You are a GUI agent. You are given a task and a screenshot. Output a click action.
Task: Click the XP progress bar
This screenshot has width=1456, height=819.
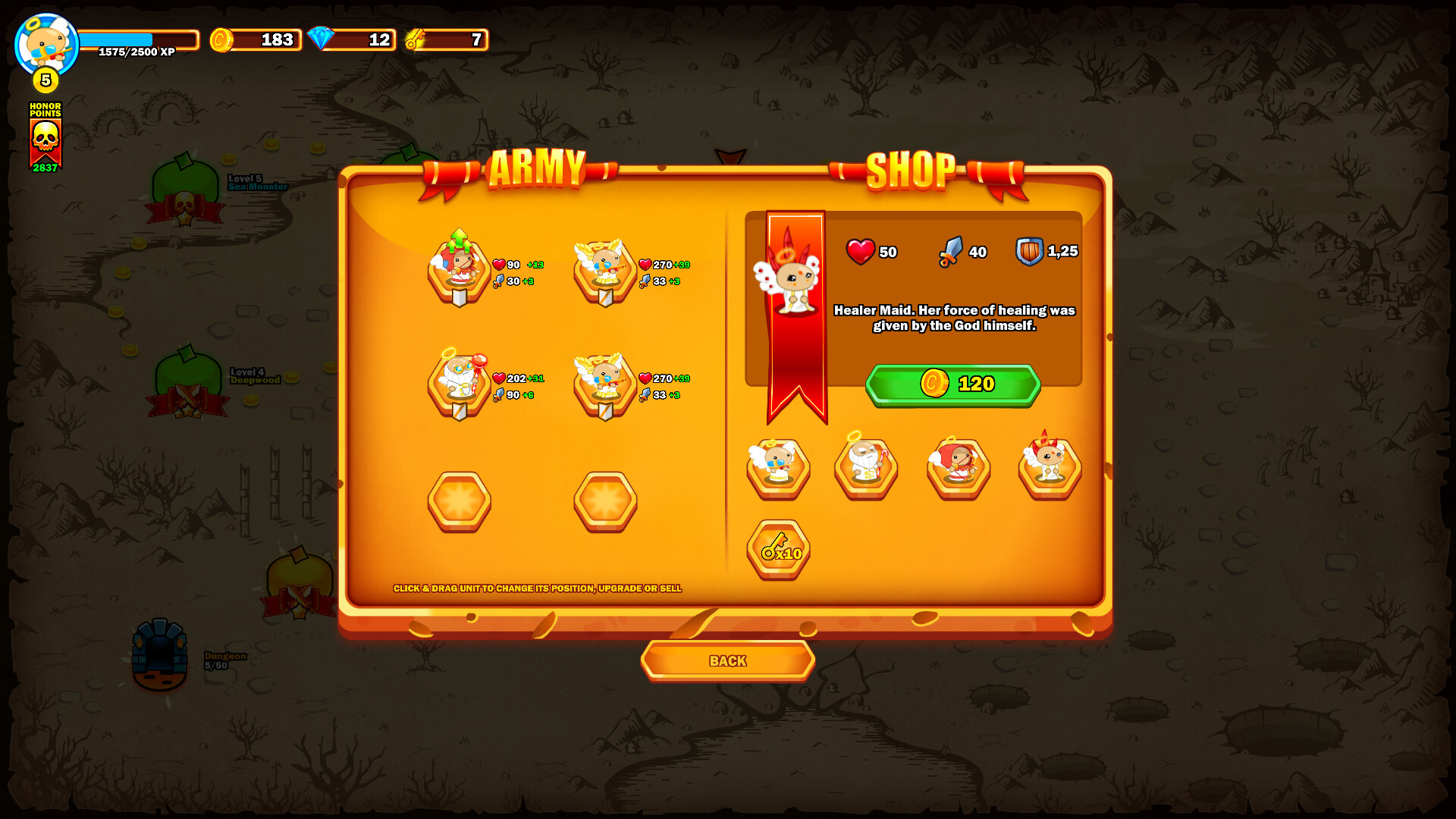[x=139, y=39]
